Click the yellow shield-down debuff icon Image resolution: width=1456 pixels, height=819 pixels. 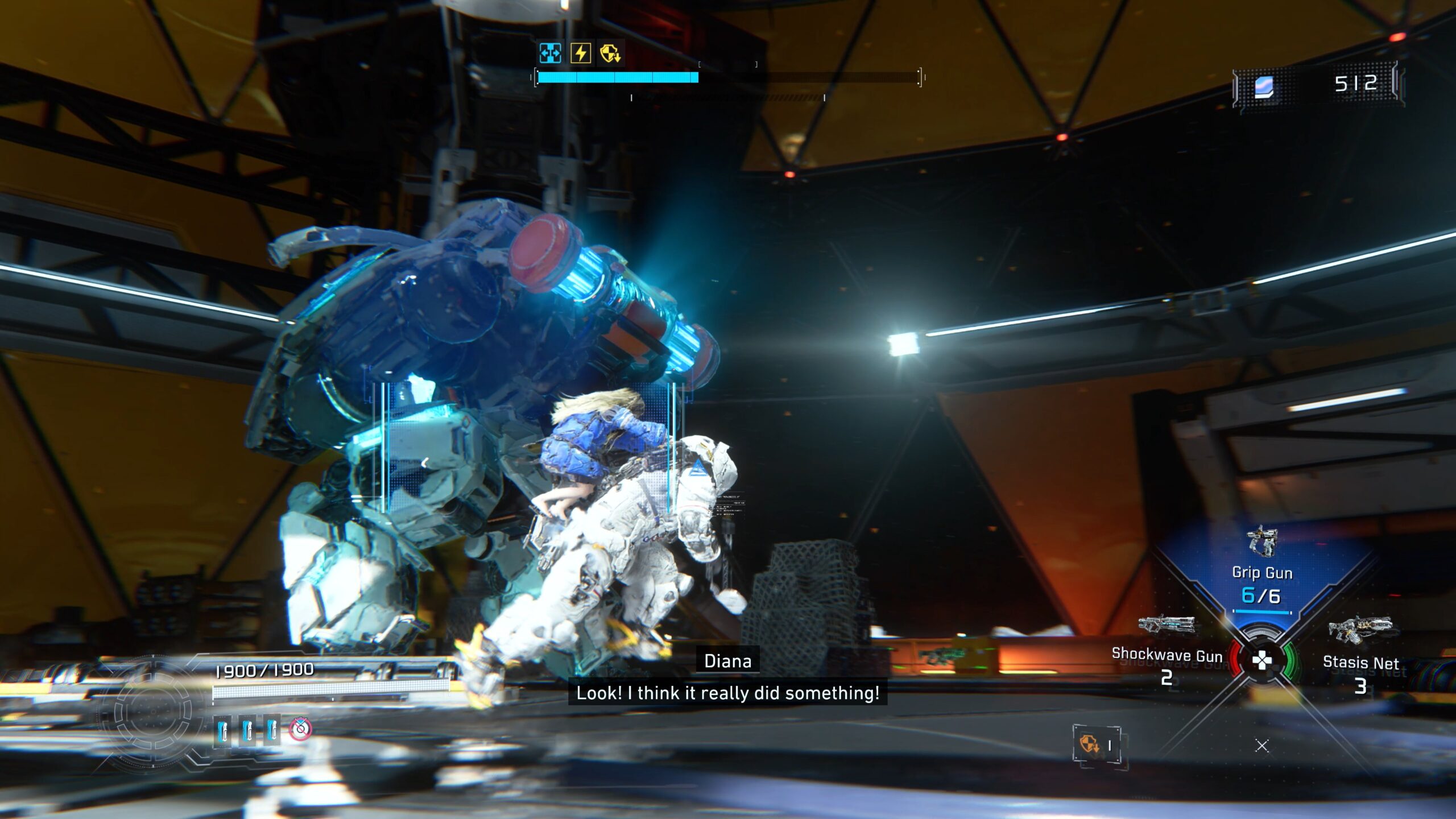[x=610, y=53]
